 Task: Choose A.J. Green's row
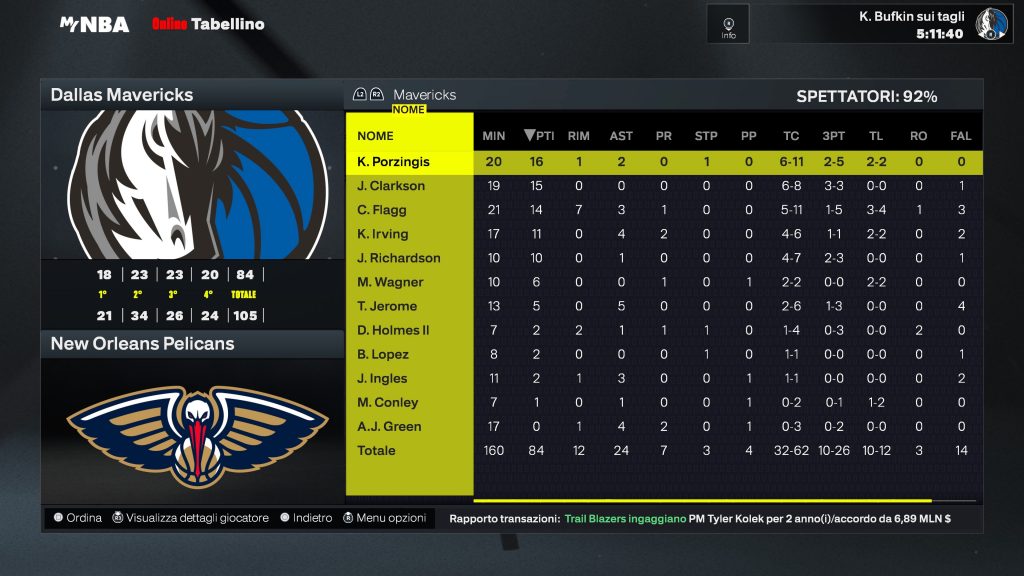pyautogui.click(x=389, y=426)
